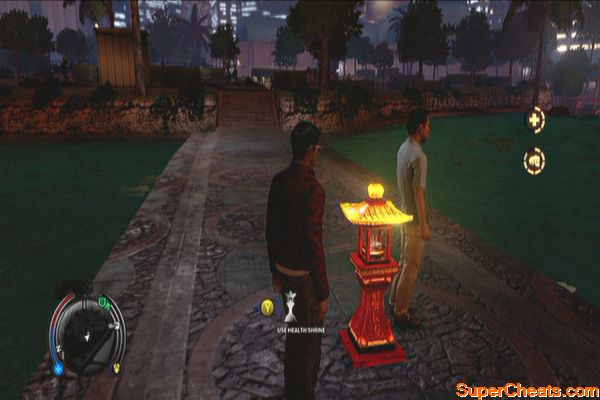Viewport: 600px width, 400px height.
Task: Activate the Use Health Shrine icon
Action: [x=290, y=304]
